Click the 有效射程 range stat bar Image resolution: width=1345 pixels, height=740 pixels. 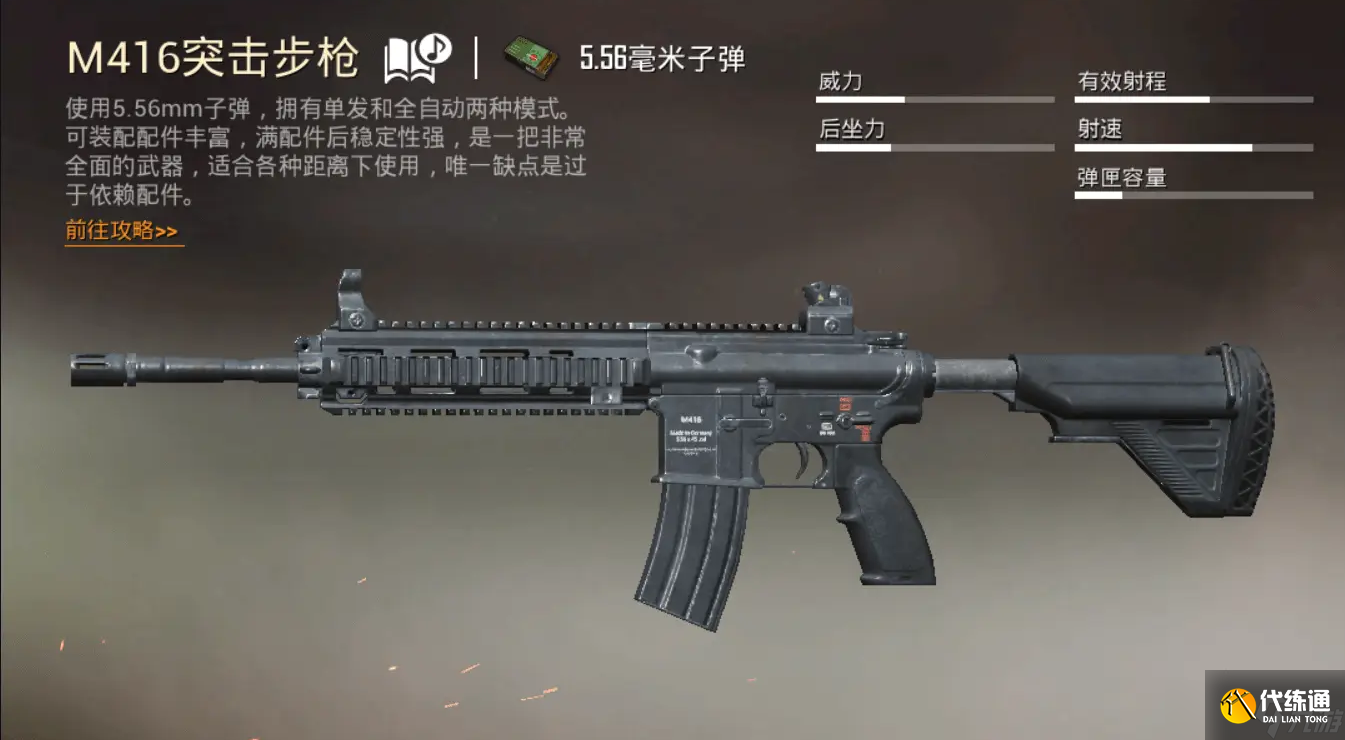pos(1193,99)
